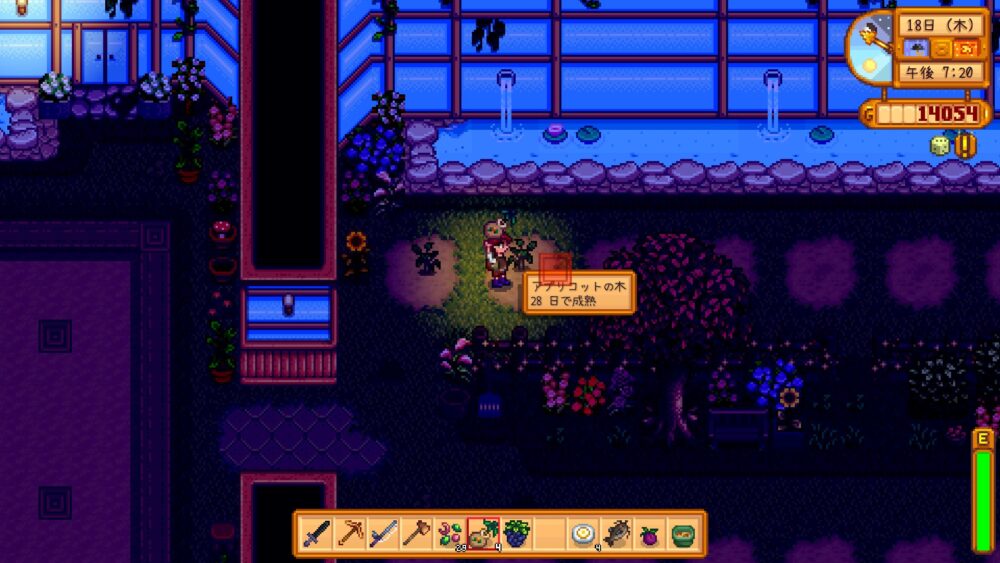Click the daily luck dice icon
The width and height of the screenshot is (1000, 563).
click(x=940, y=146)
